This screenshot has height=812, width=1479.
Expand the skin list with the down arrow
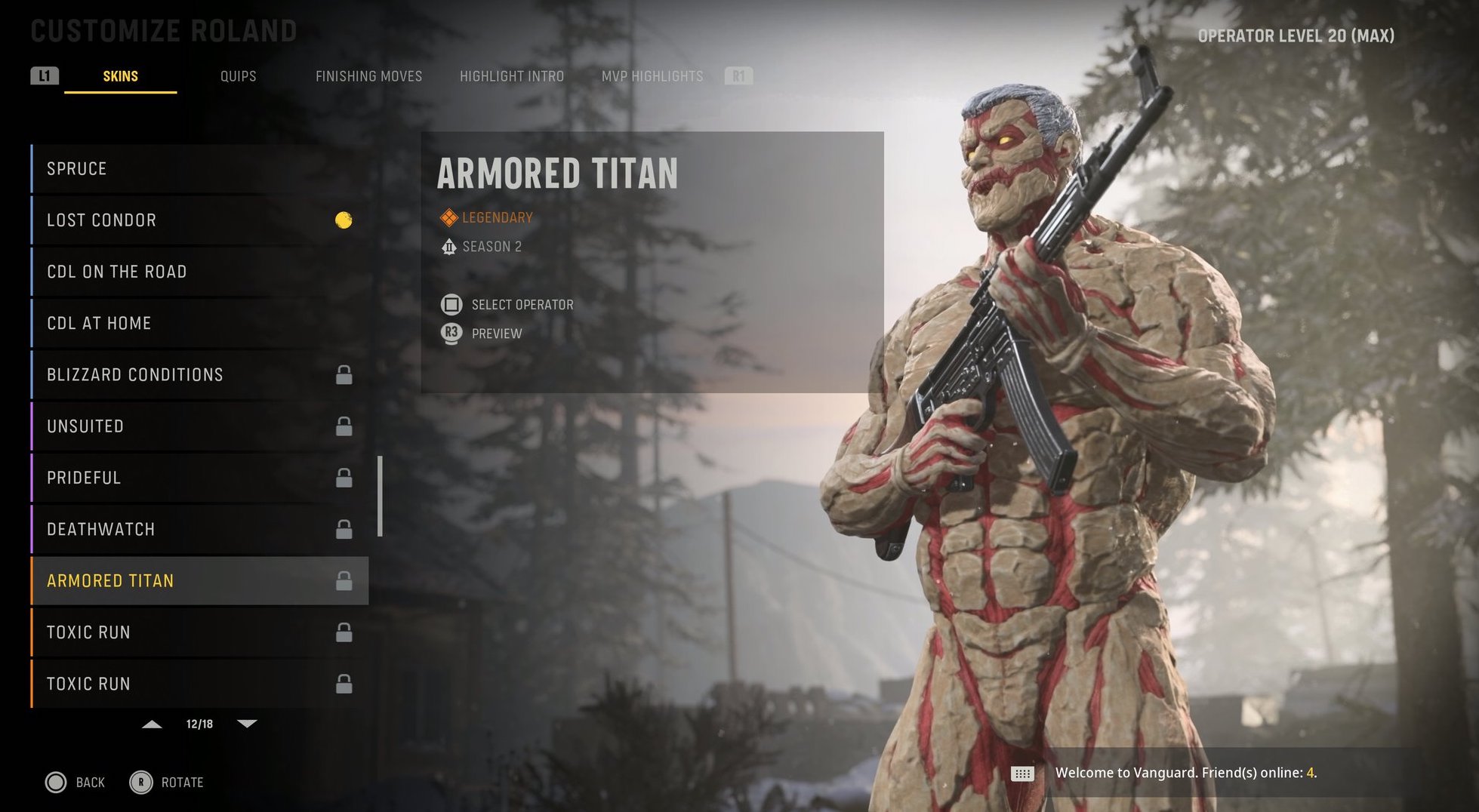247,724
